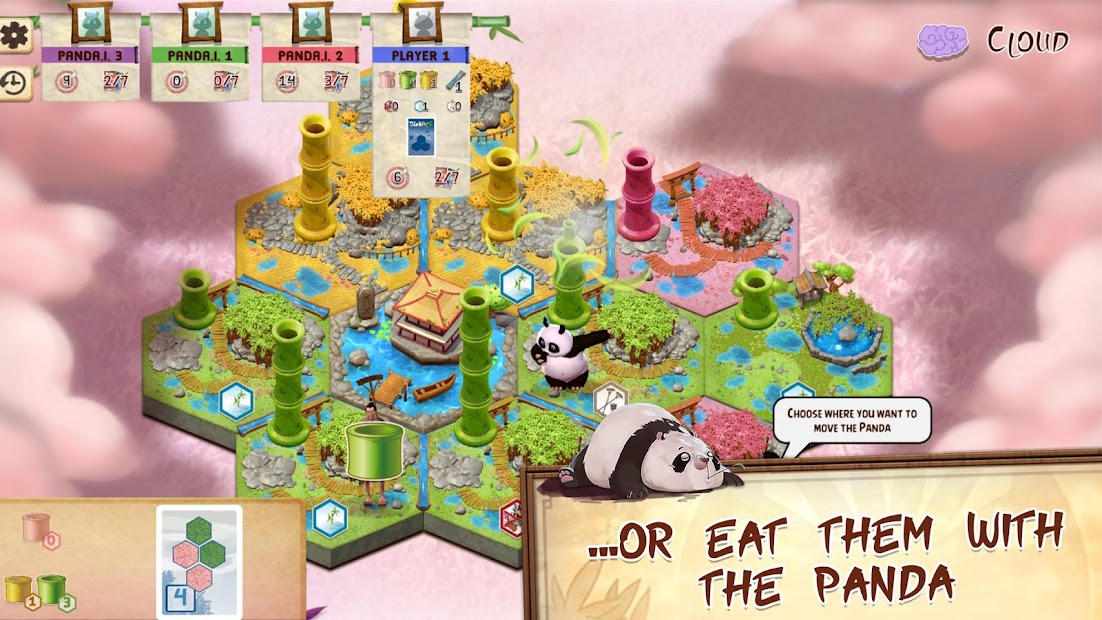Select the Panda.I. 3 player banner
1102x620 pixels.
click(89, 55)
